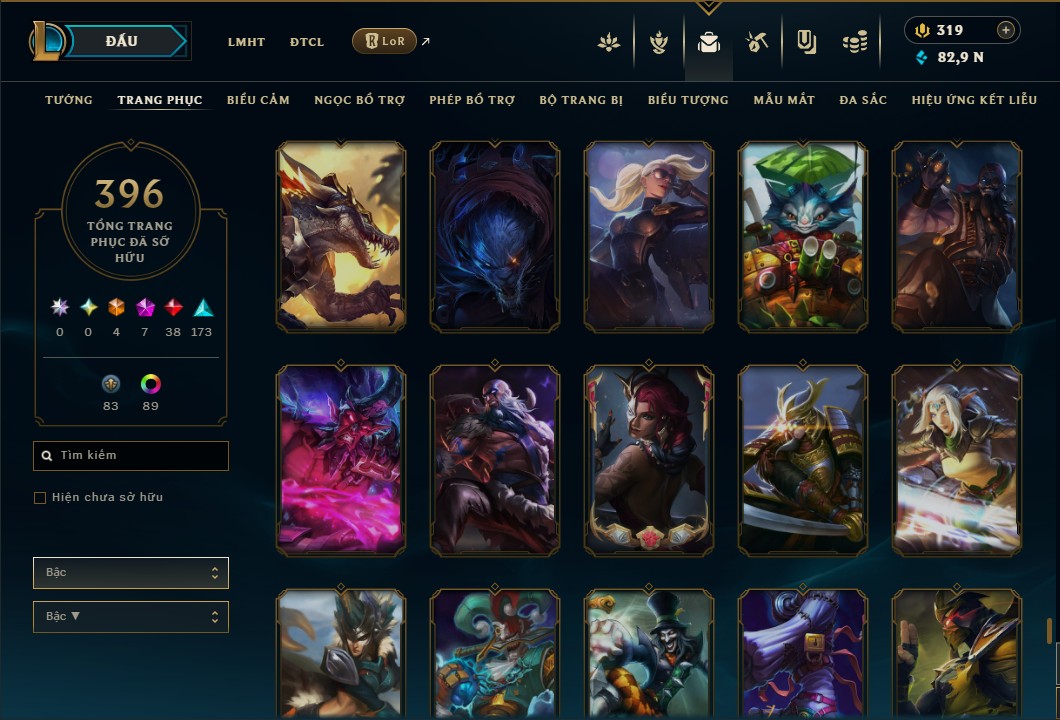Open the LMHT tab

click(246, 42)
